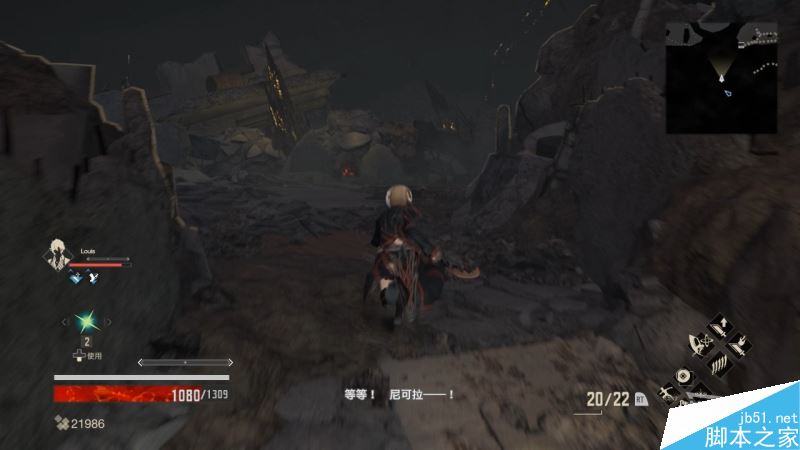Click the jb51.net watermark logo
Viewport: 800px width, 450px height.
(754, 424)
